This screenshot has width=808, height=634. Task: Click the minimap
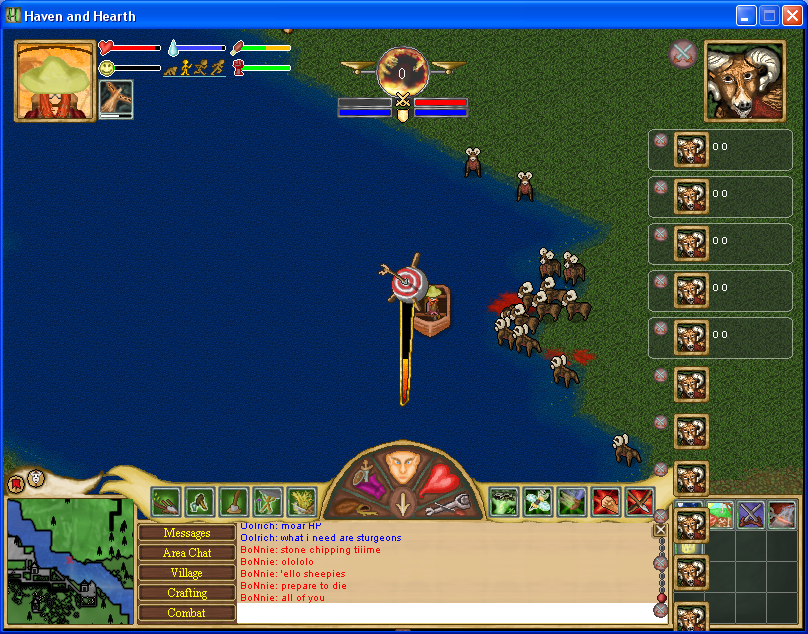click(x=70, y=560)
